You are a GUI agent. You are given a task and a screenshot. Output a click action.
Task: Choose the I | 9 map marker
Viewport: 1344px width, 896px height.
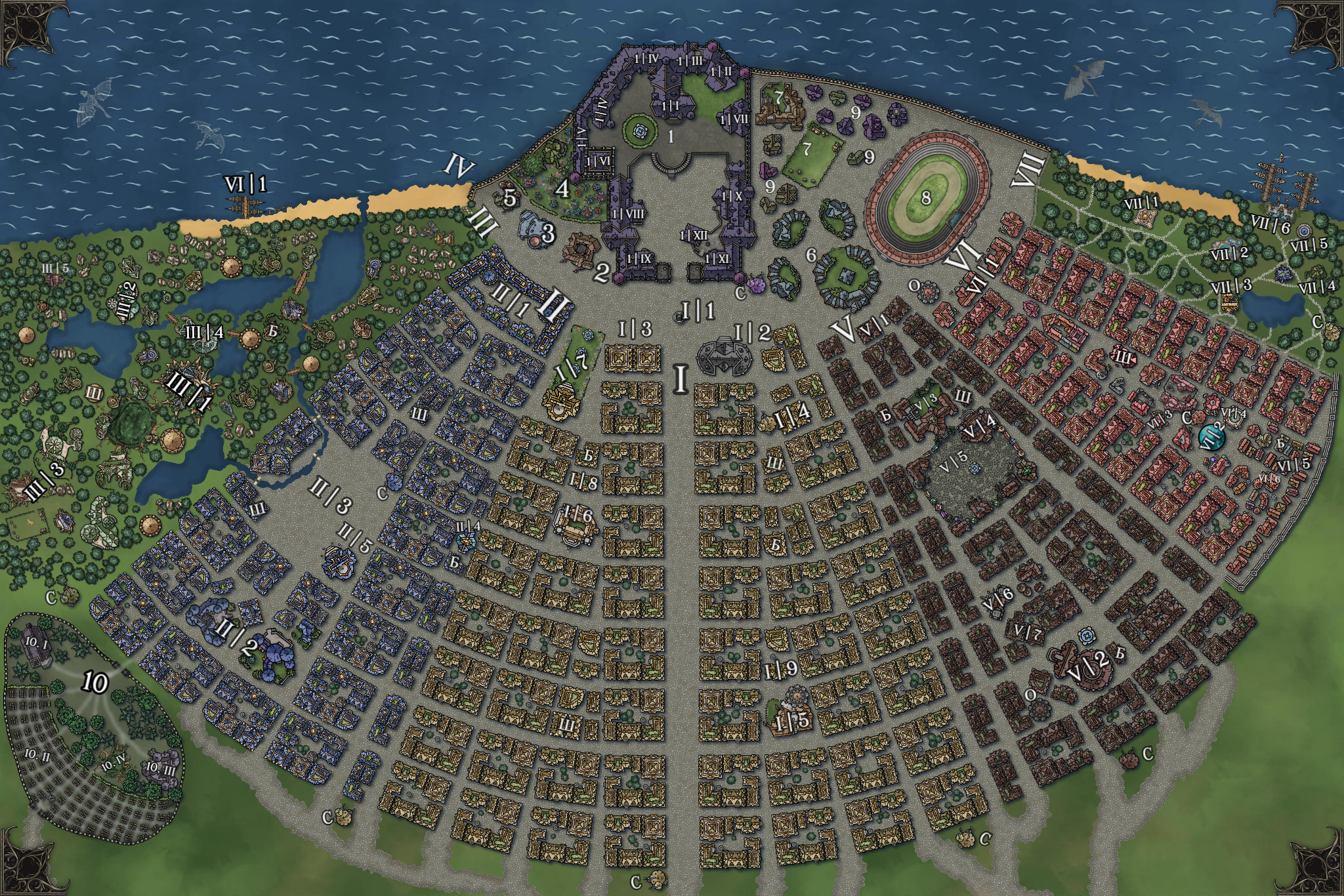[x=781, y=669]
